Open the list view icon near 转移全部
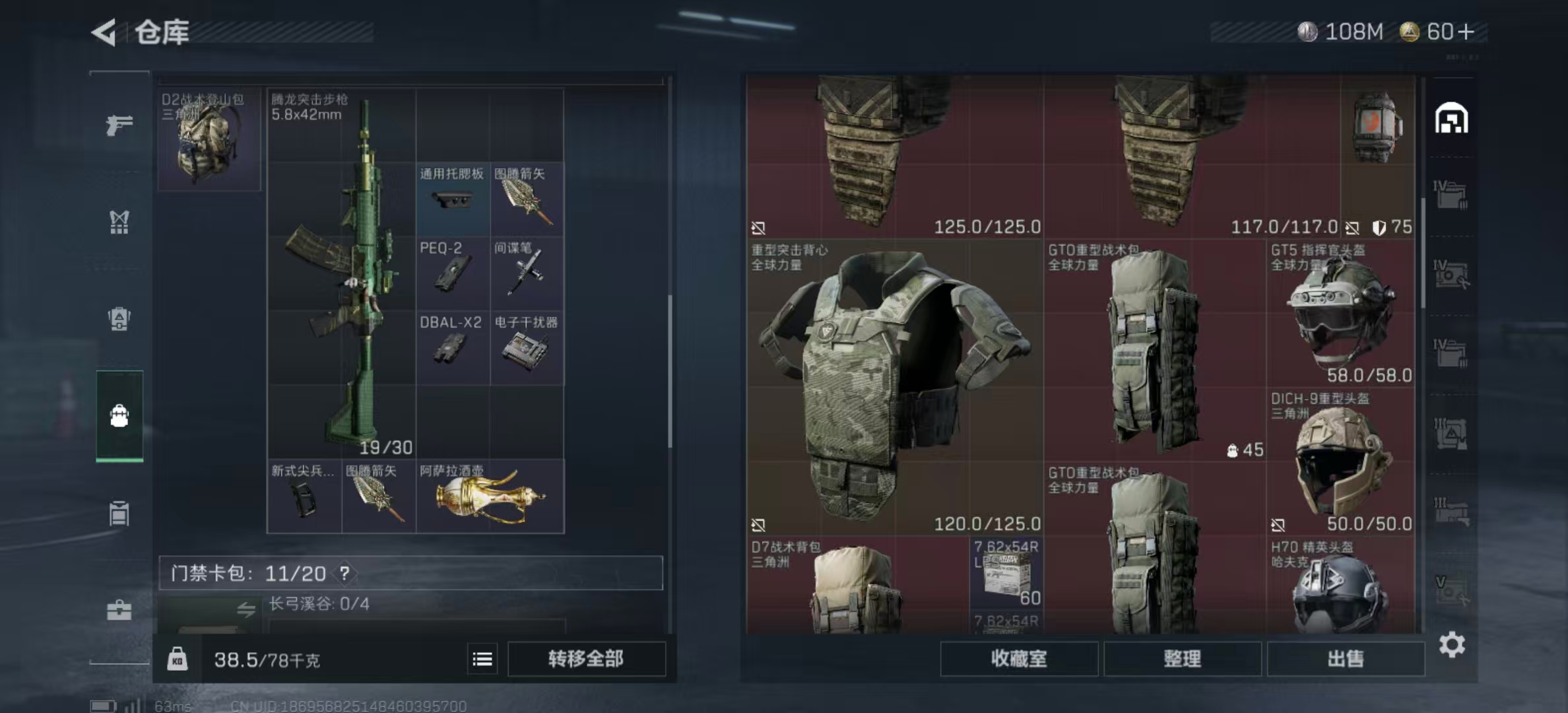Viewport: 1568px width, 713px height. pyautogui.click(x=482, y=660)
